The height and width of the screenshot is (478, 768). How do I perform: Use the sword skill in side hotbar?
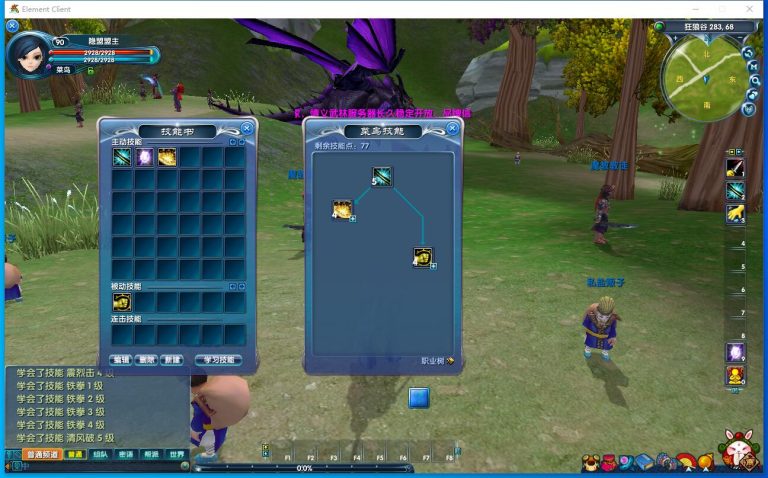coord(735,167)
